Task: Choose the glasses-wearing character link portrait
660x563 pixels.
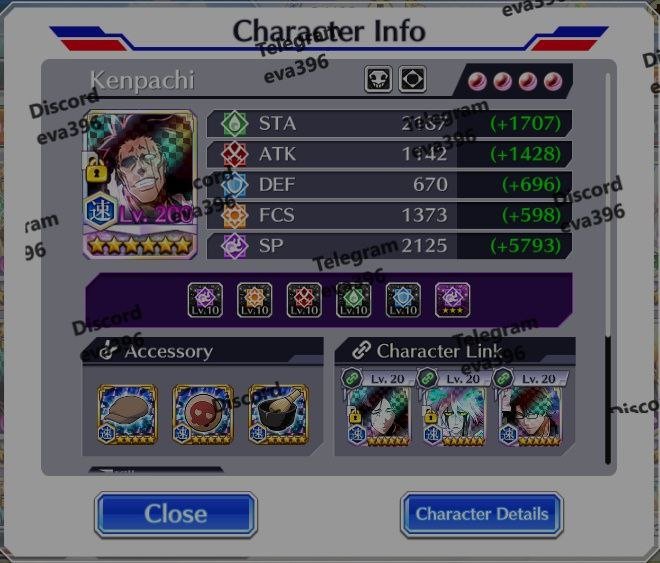Action: tap(530, 415)
